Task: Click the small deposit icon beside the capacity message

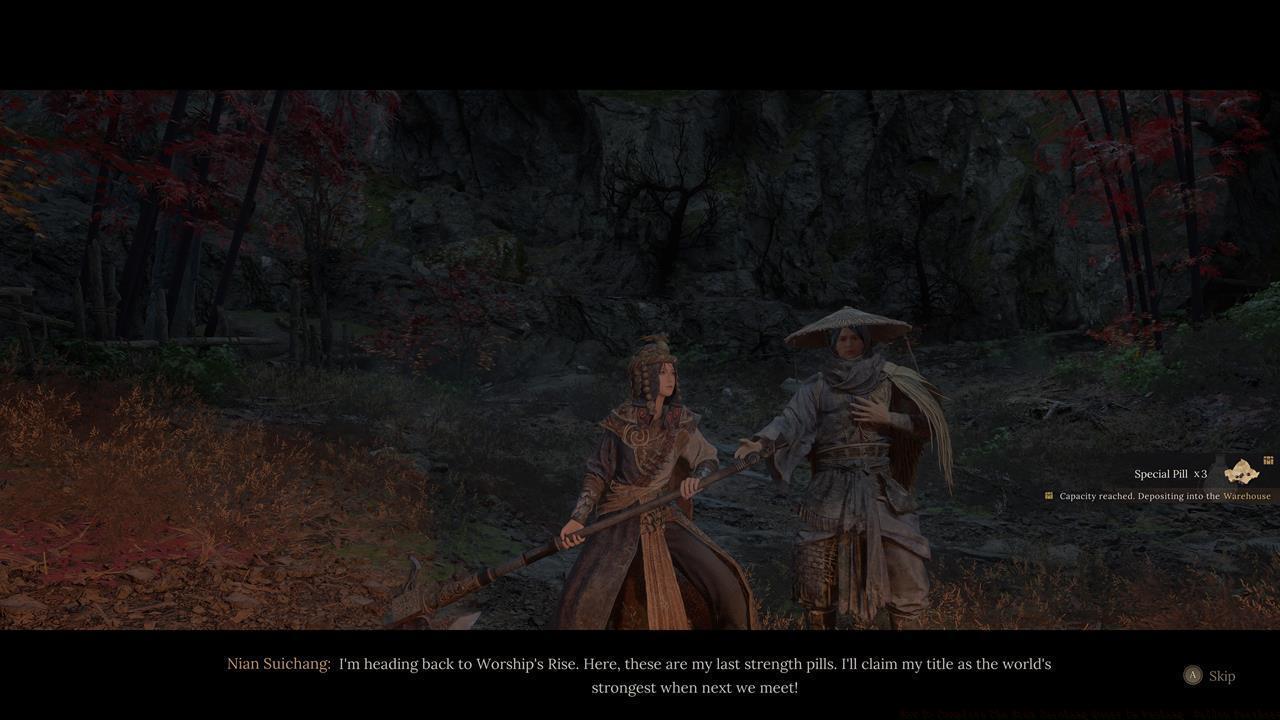Action: [x=1049, y=495]
